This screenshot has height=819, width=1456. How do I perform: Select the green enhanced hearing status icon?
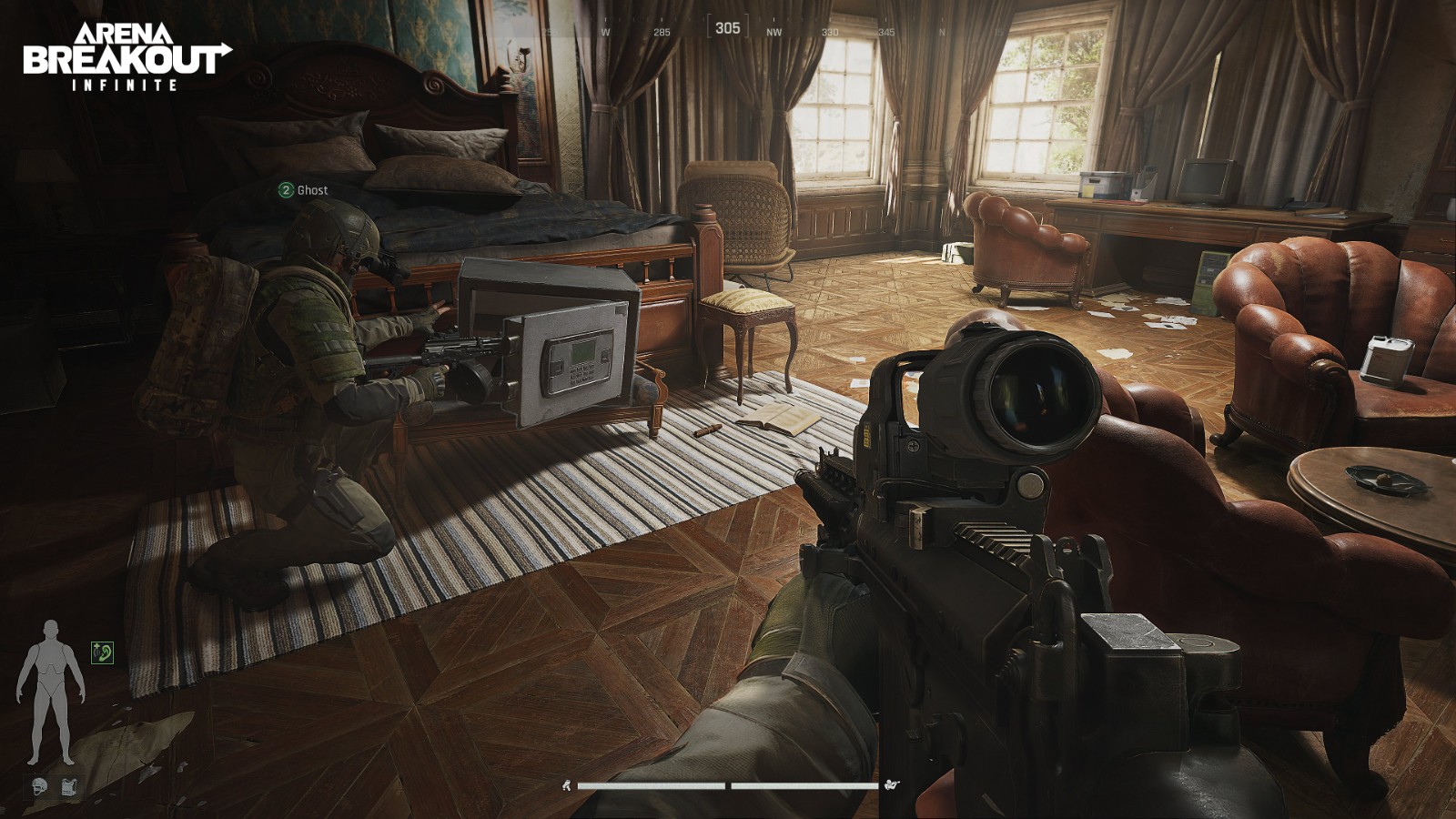(102, 652)
